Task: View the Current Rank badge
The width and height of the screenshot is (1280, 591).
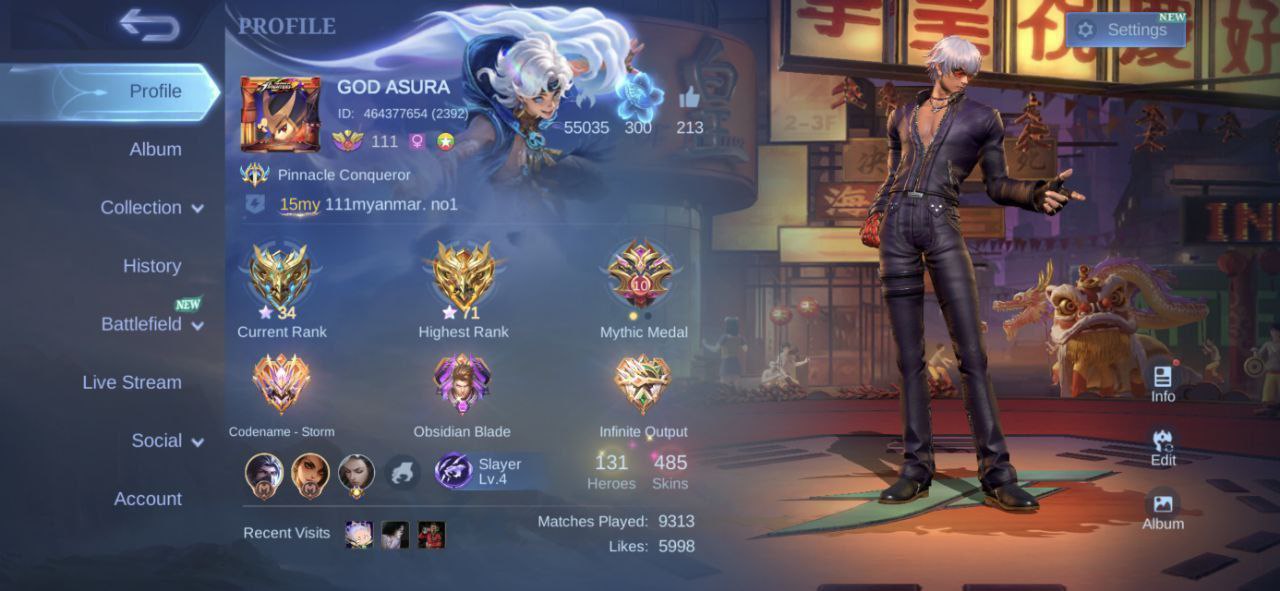Action: click(x=281, y=274)
